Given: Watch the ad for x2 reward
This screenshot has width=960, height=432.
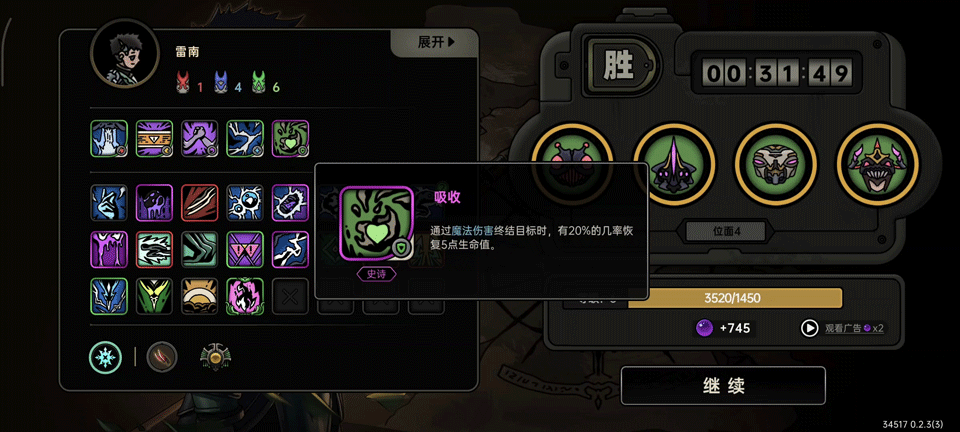Looking at the screenshot, I should pyautogui.click(x=841, y=328).
